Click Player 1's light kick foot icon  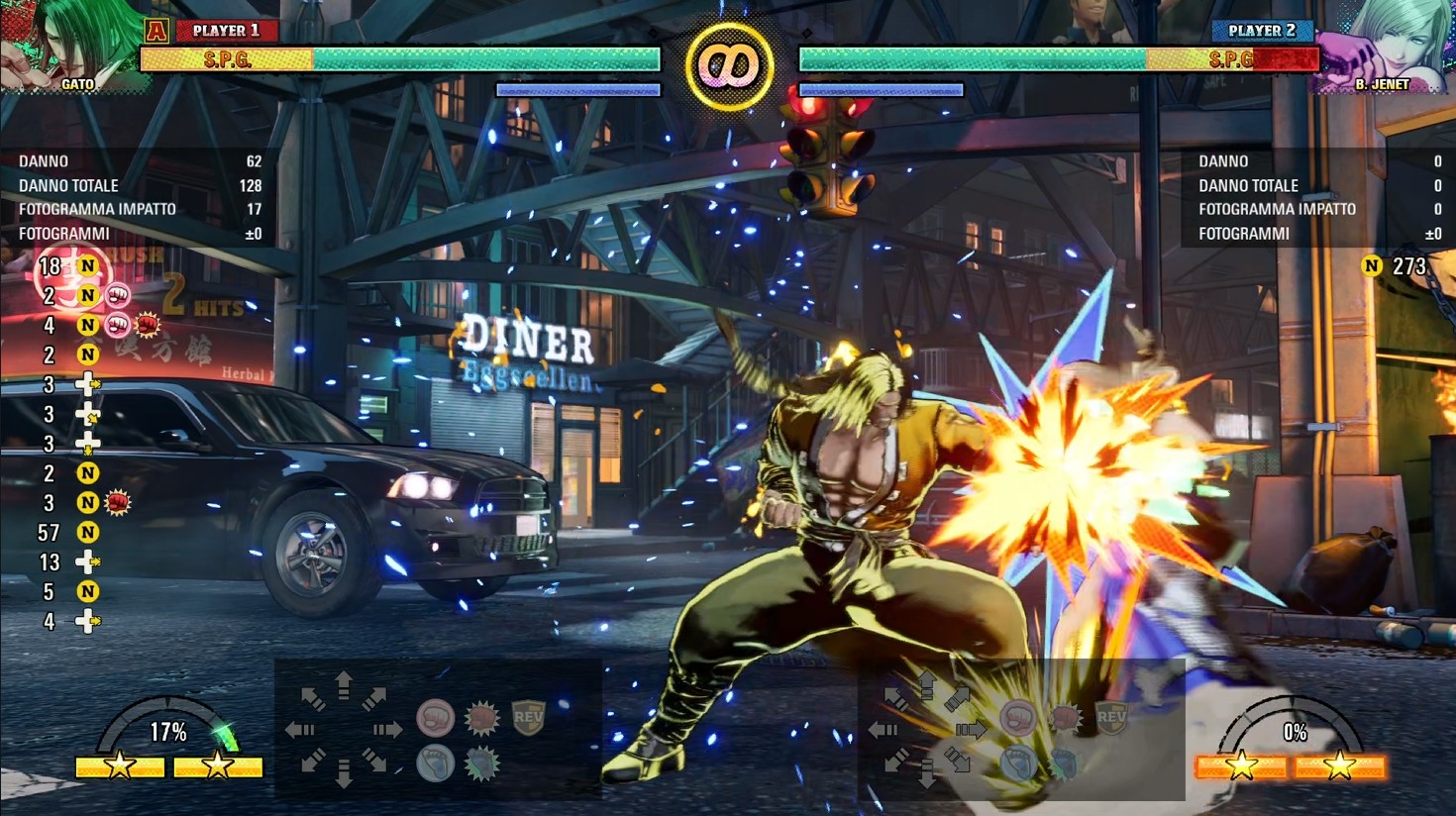click(435, 764)
